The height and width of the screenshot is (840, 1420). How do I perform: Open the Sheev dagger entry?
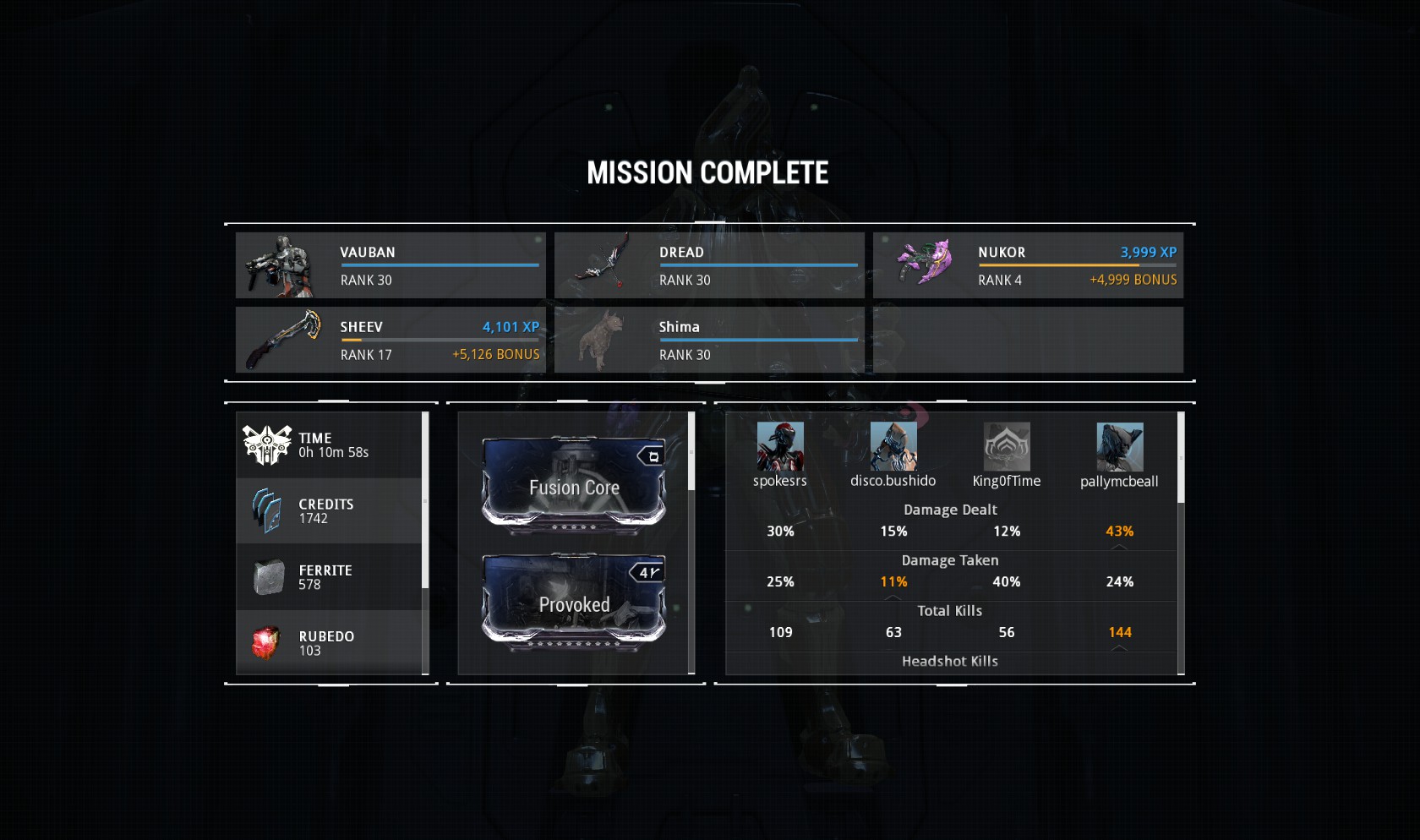pyautogui.click(x=390, y=340)
